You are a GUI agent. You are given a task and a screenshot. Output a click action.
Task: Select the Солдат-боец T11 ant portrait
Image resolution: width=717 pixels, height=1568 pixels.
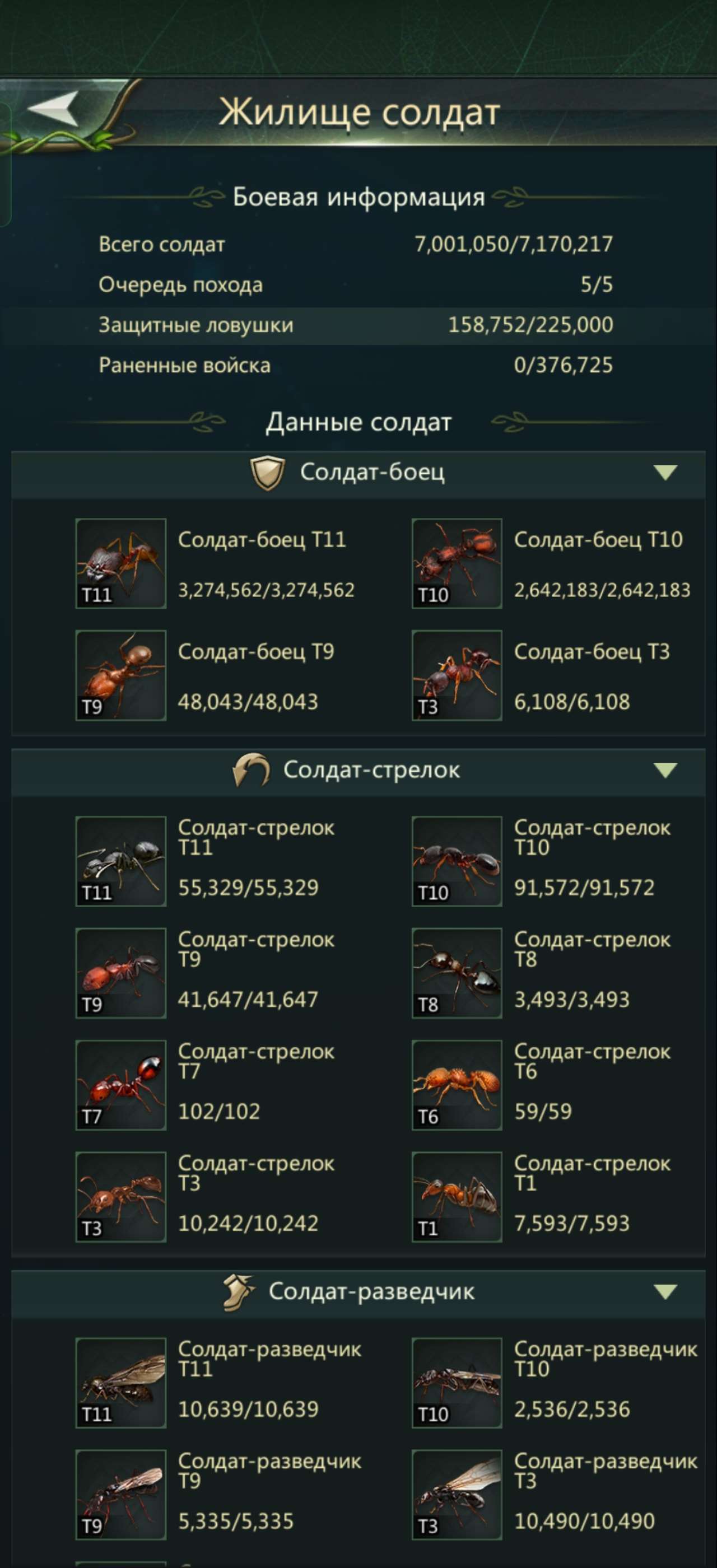tap(120, 563)
